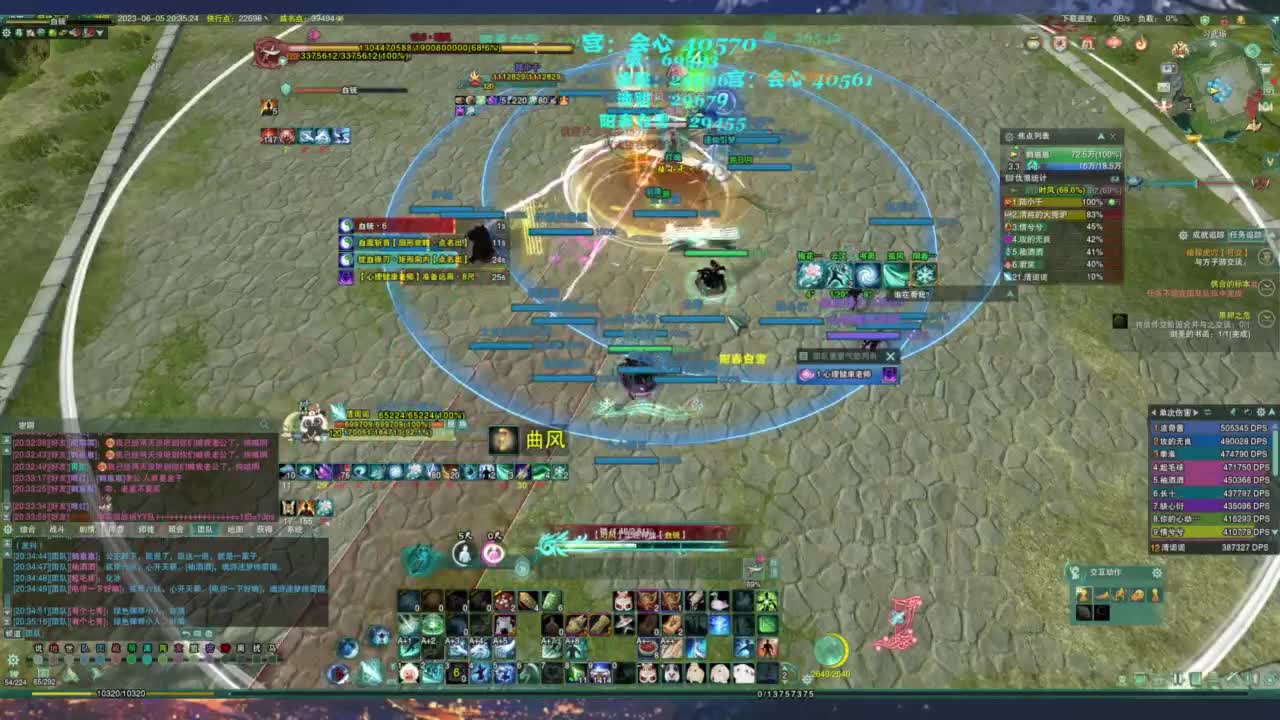Click the 与方子游交谈 quest objective link

point(1219,263)
